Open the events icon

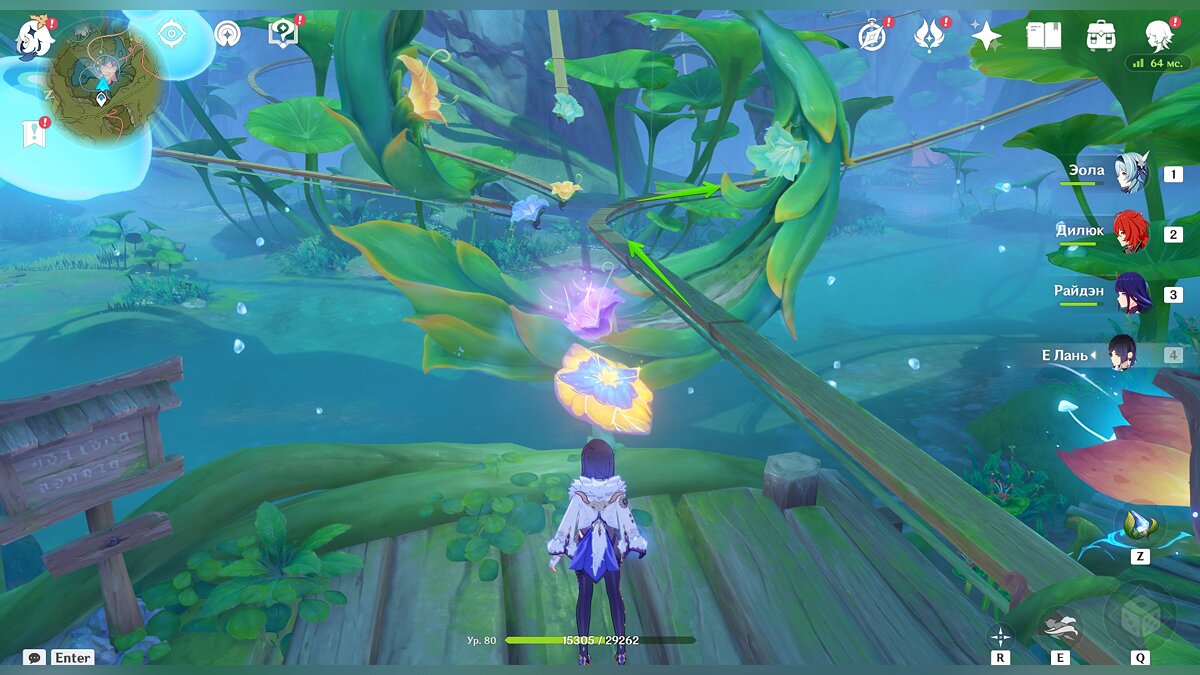[x=929, y=36]
